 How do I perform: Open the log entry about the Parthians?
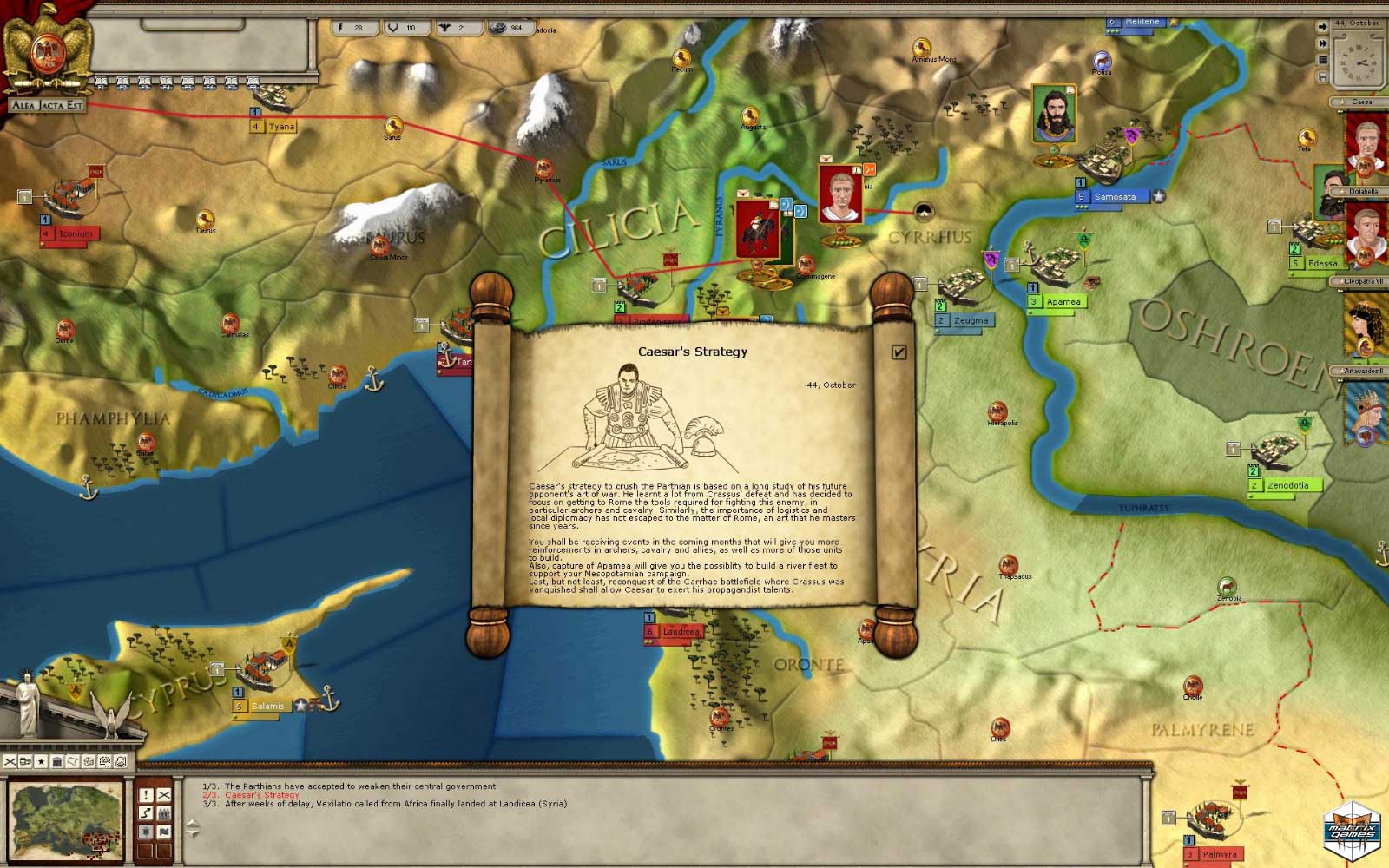[359, 786]
